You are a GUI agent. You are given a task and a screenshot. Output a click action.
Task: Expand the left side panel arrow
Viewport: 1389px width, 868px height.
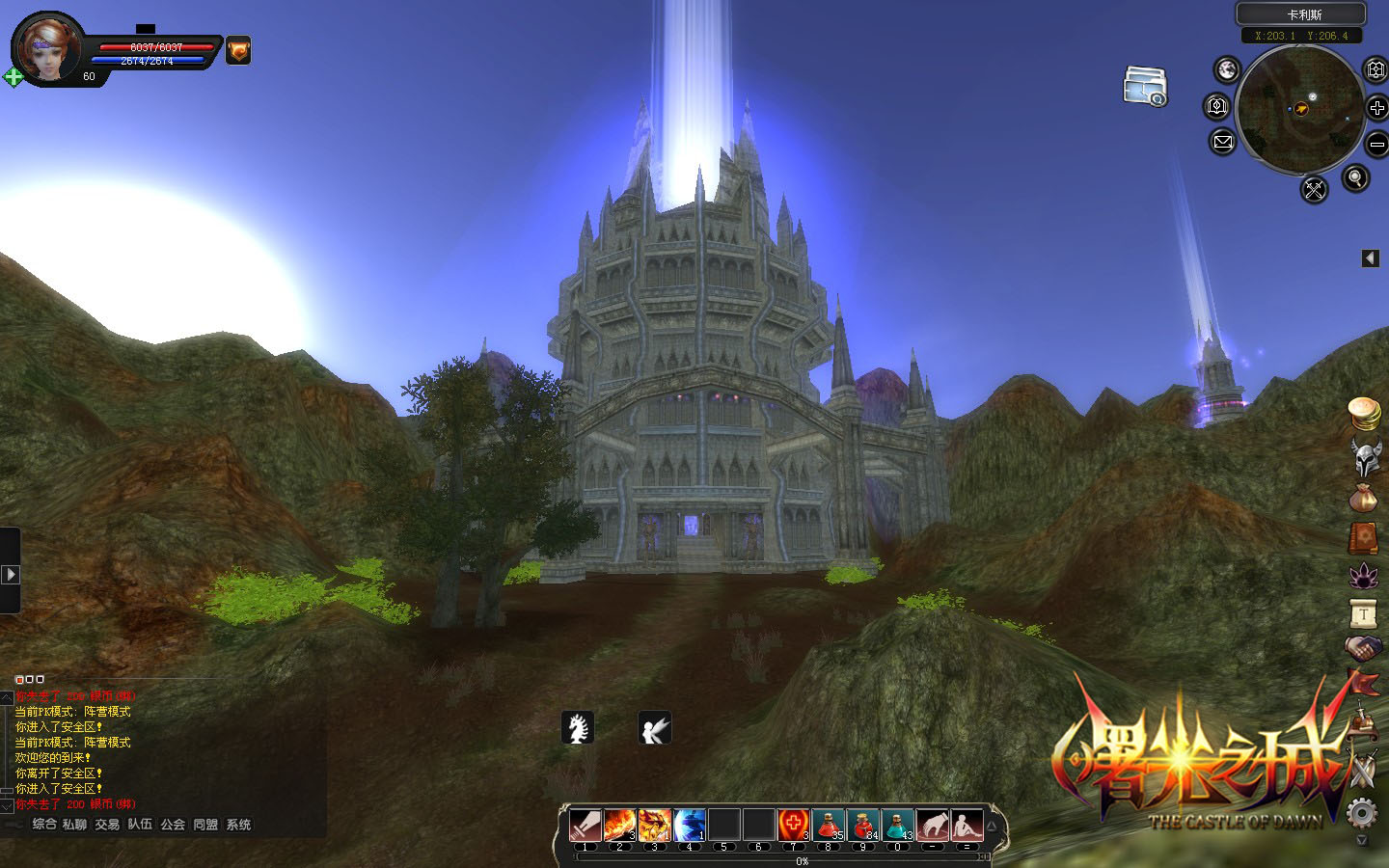point(10,574)
